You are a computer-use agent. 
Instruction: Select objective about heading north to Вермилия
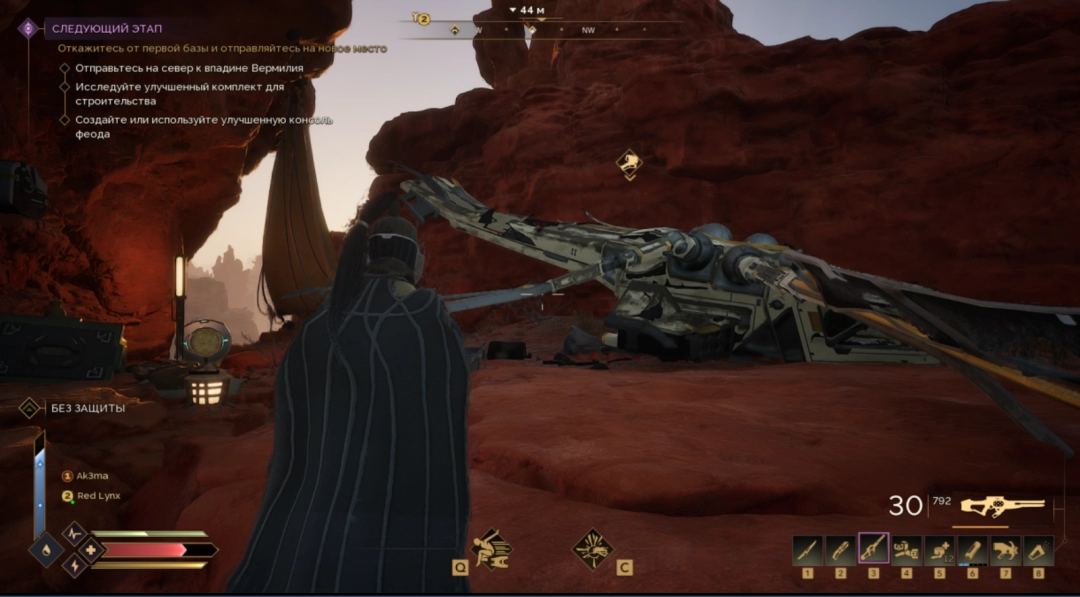pyautogui.click(x=188, y=68)
